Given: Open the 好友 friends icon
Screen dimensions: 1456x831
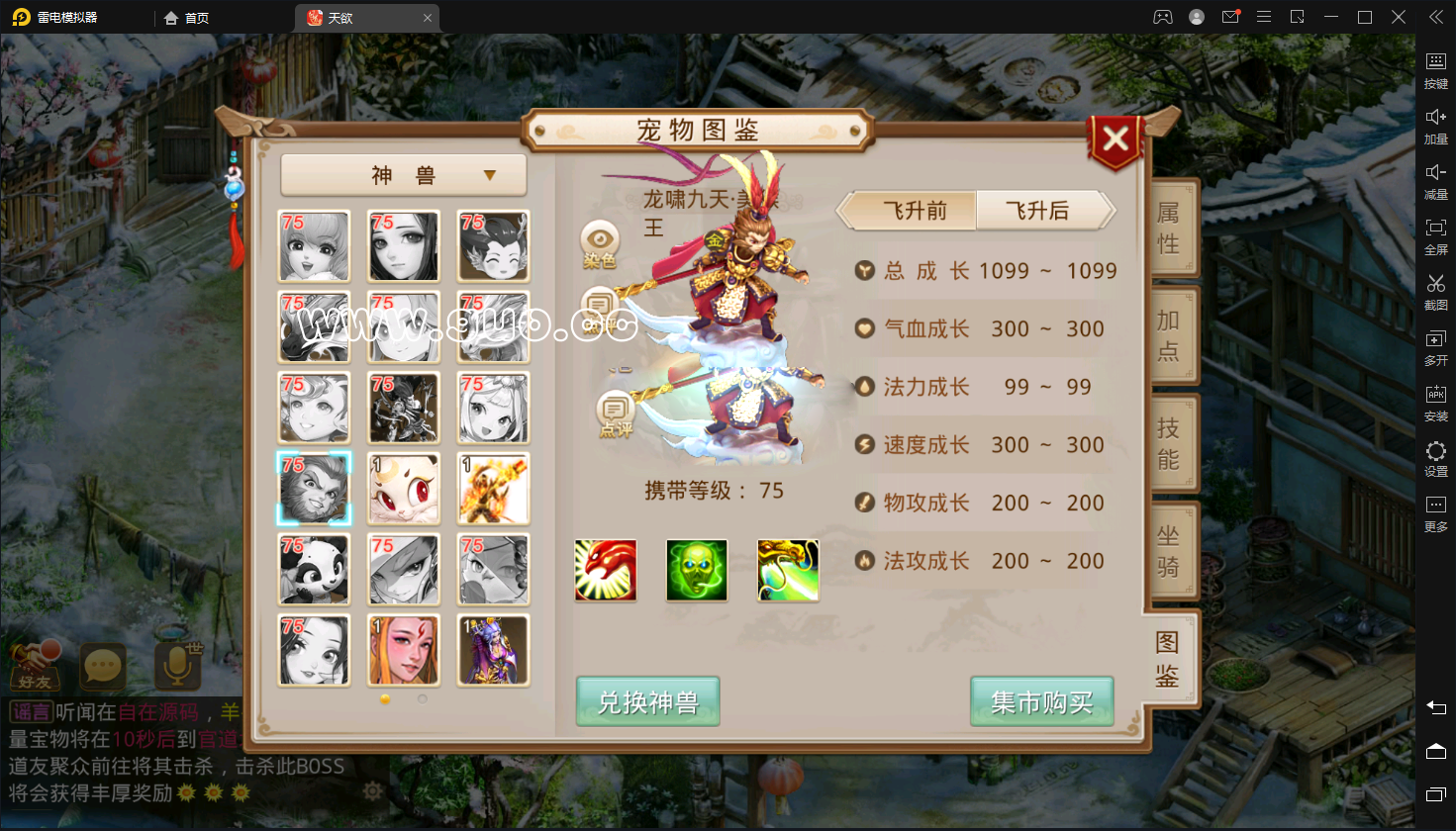Looking at the screenshot, I should tap(36, 666).
